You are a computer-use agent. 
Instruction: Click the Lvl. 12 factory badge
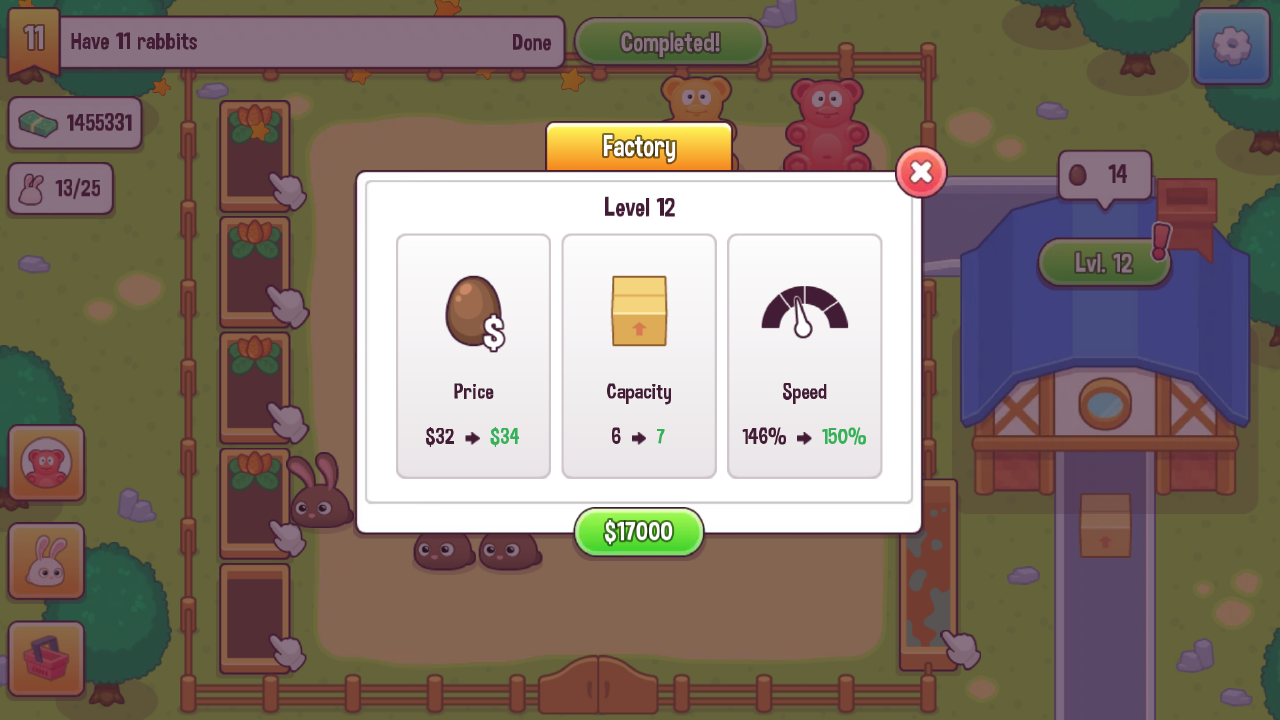point(1105,262)
